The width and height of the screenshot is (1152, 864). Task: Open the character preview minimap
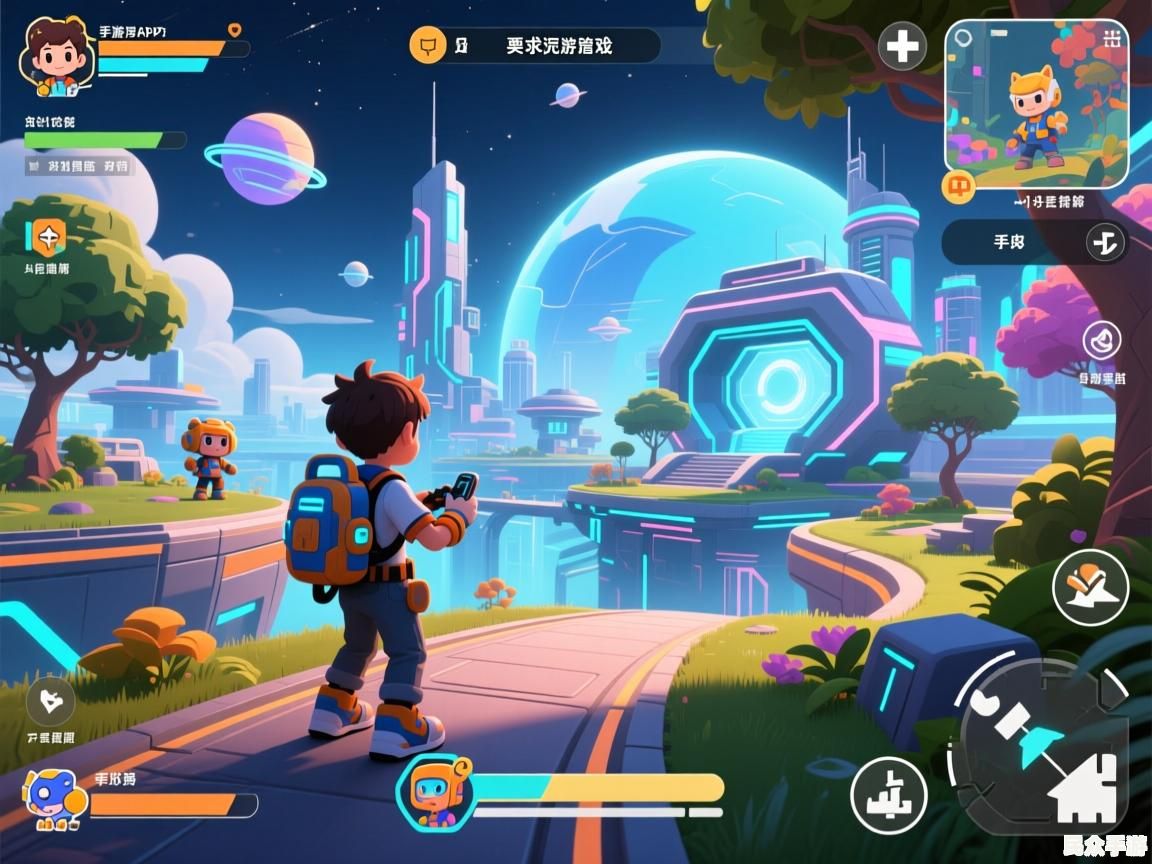click(x=1037, y=104)
